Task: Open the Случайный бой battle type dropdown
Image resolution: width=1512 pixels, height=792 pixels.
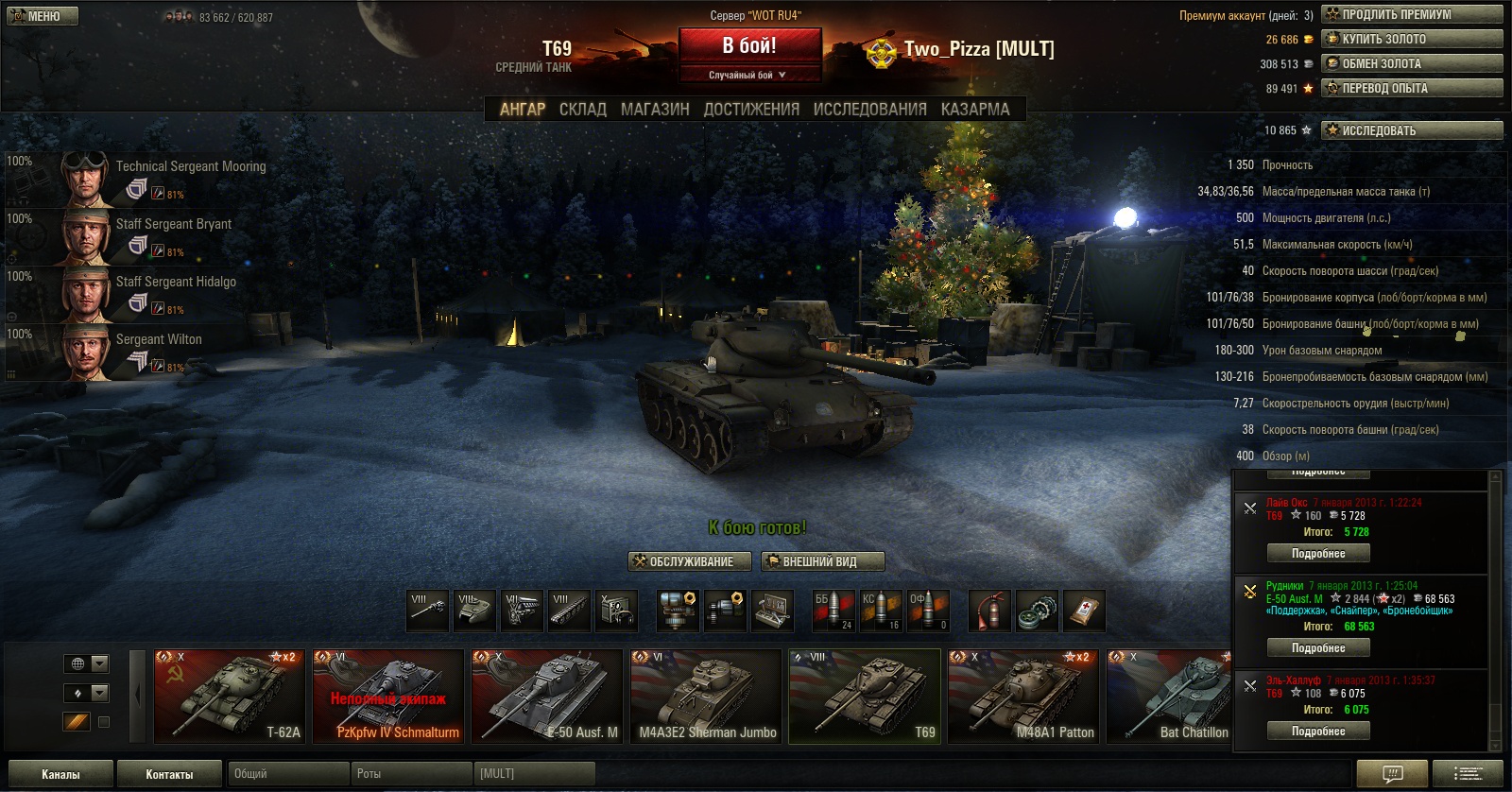Action: click(748, 75)
